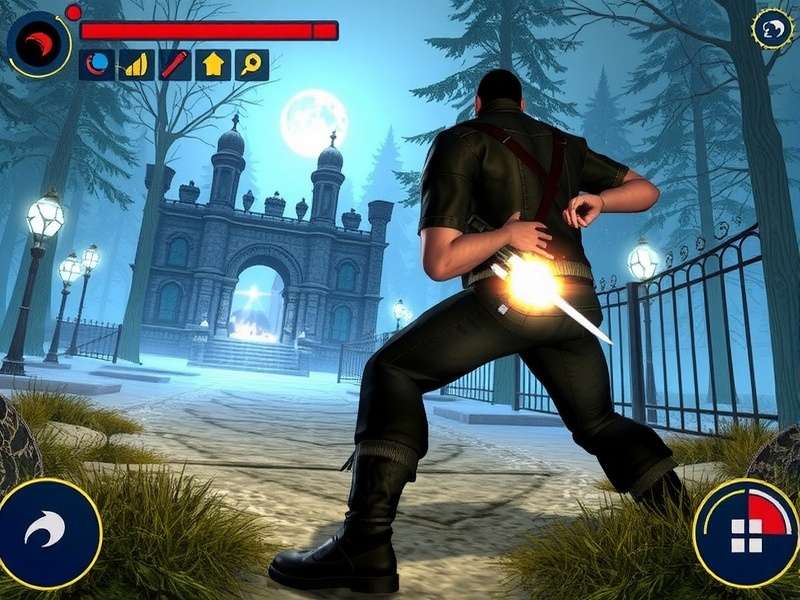The height and width of the screenshot is (600, 800).
Task: Open the yellow signal bars icon
Action: click(135, 65)
